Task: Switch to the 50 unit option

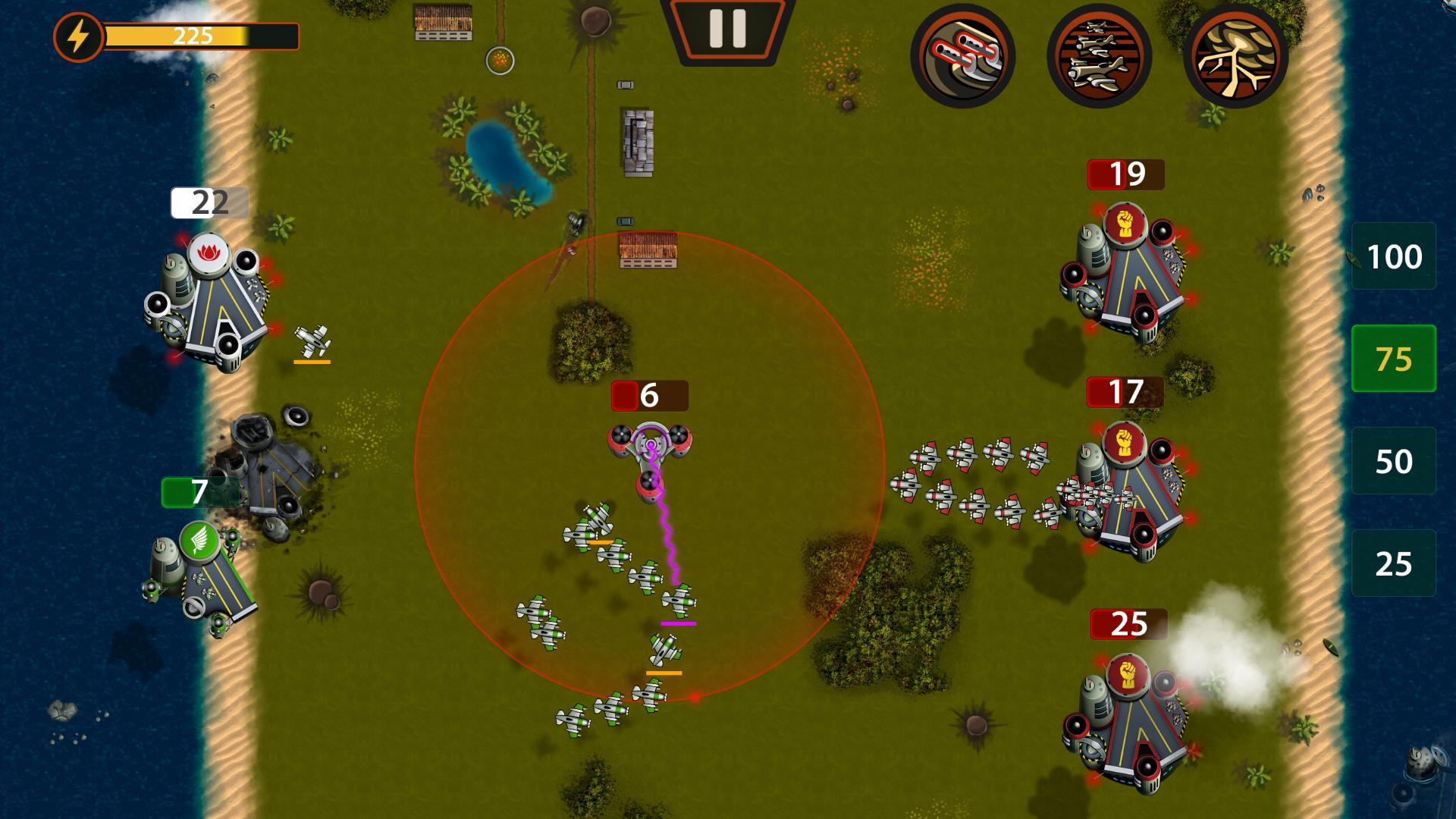Action: (x=1394, y=459)
